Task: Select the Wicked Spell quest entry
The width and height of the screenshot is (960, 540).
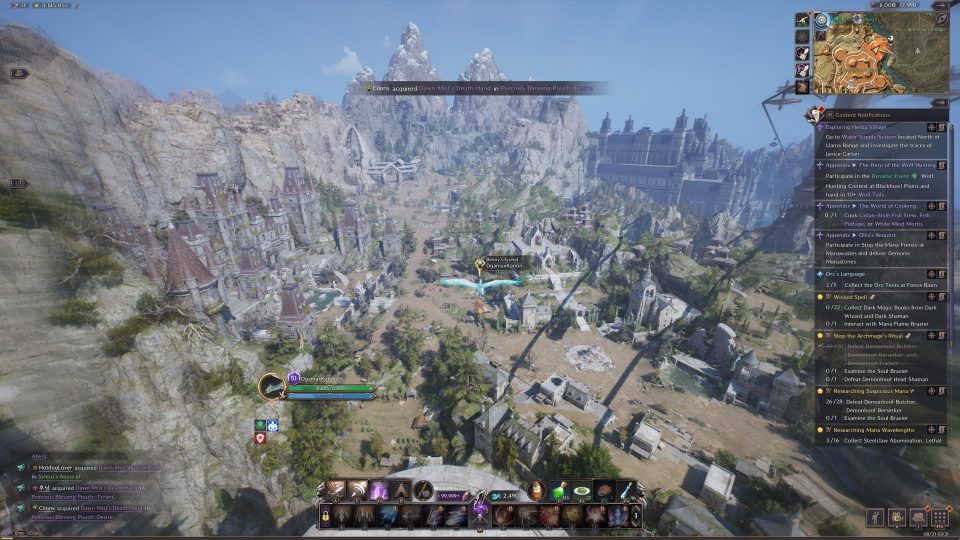Action: pos(849,296)
